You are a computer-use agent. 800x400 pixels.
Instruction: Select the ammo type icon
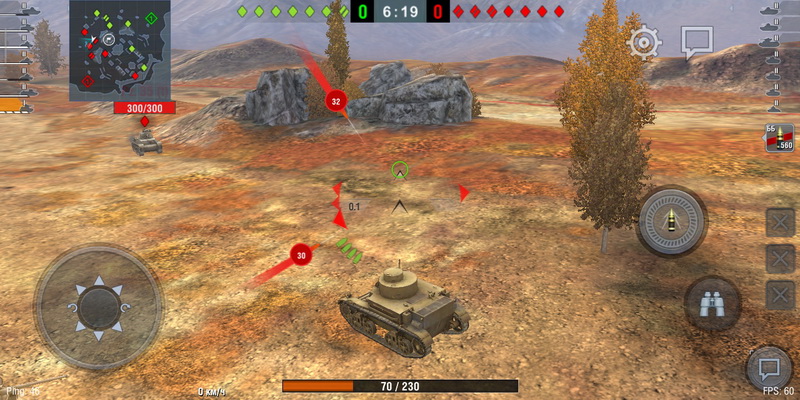click(x=778, y=140)
